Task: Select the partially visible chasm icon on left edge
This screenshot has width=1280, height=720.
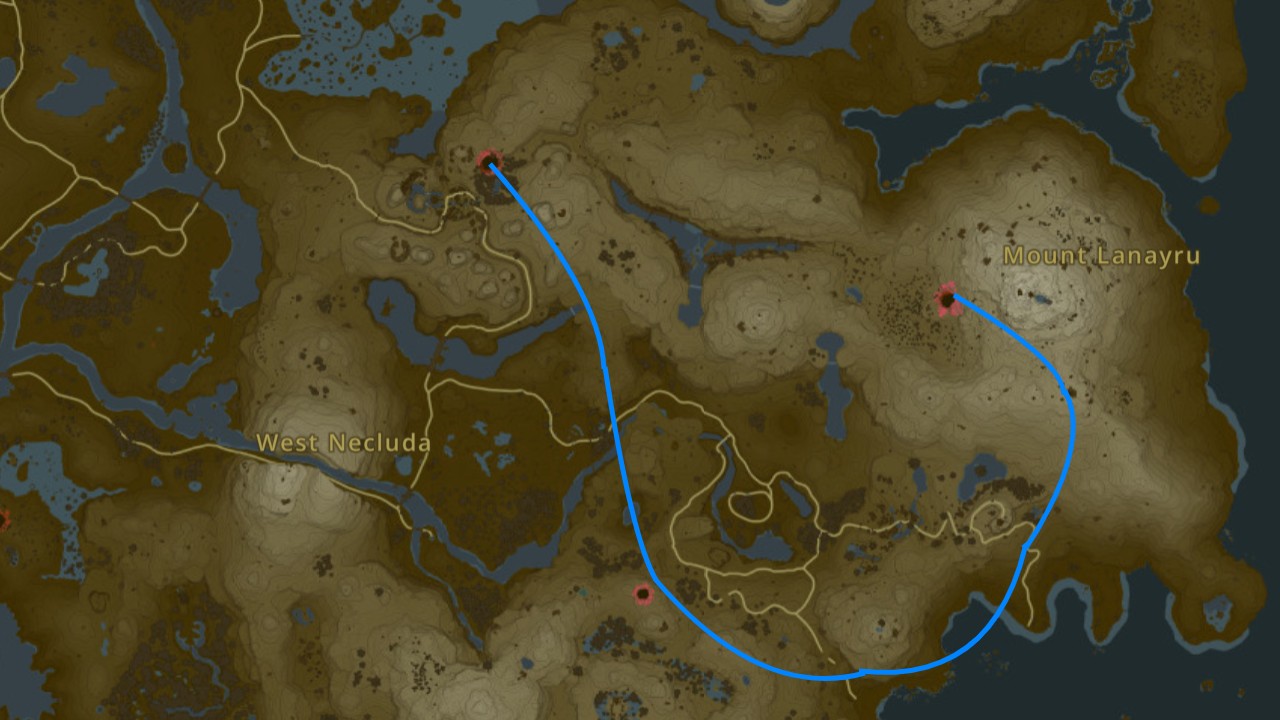Action: click(4, 520)
